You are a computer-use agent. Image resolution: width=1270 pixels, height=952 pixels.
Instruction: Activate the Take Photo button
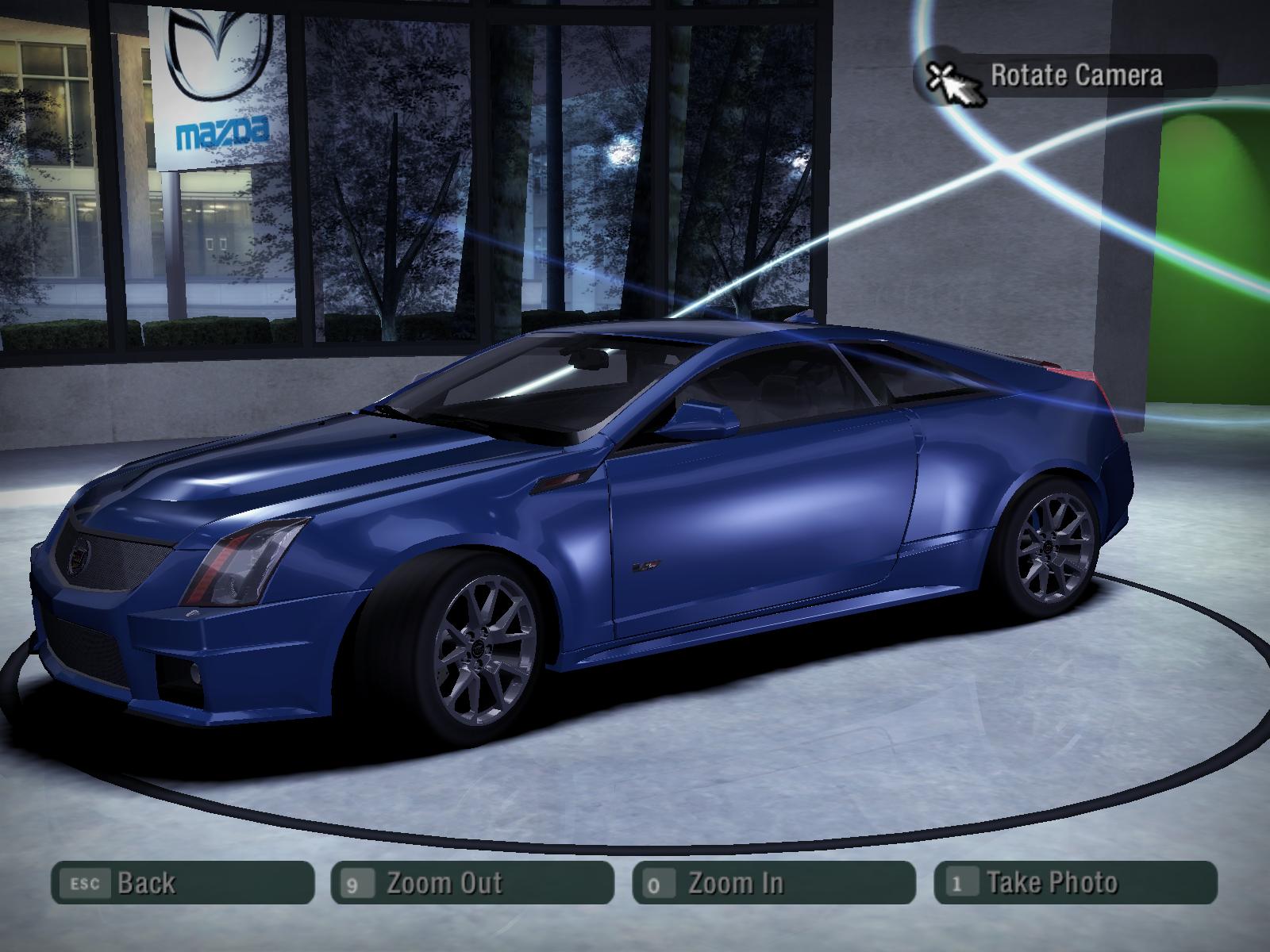pyautogui.click(x=1076, y=882)
